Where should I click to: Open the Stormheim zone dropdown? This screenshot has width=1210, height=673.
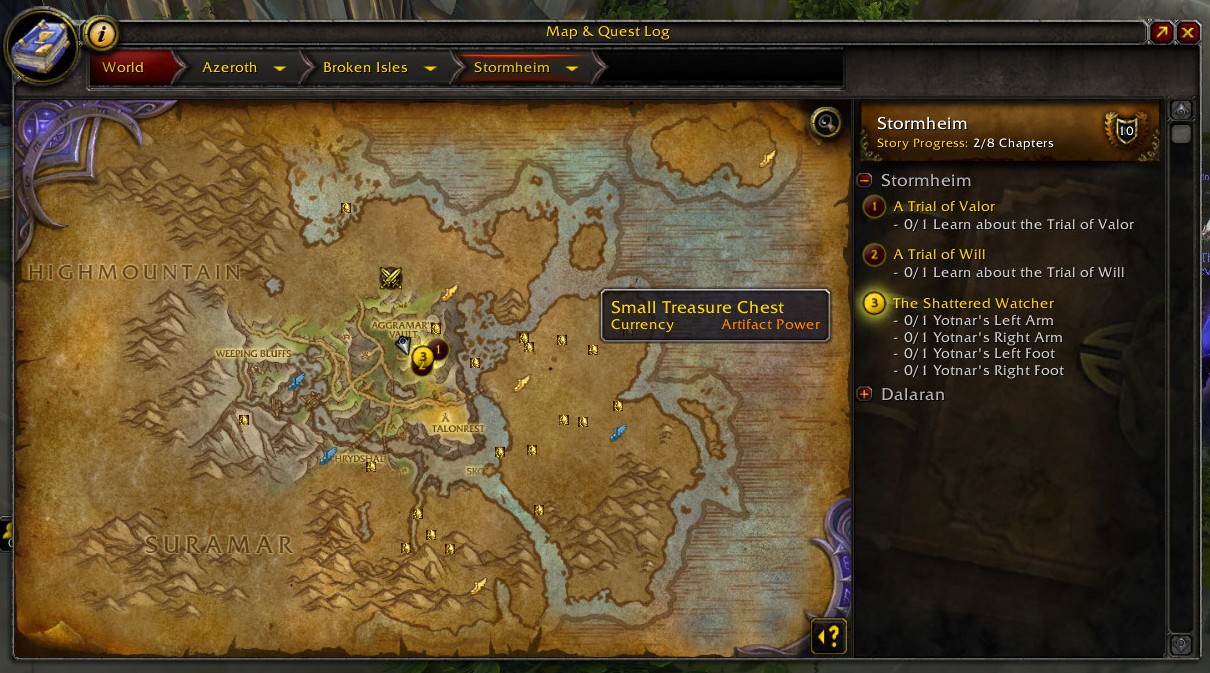point(572,68)
